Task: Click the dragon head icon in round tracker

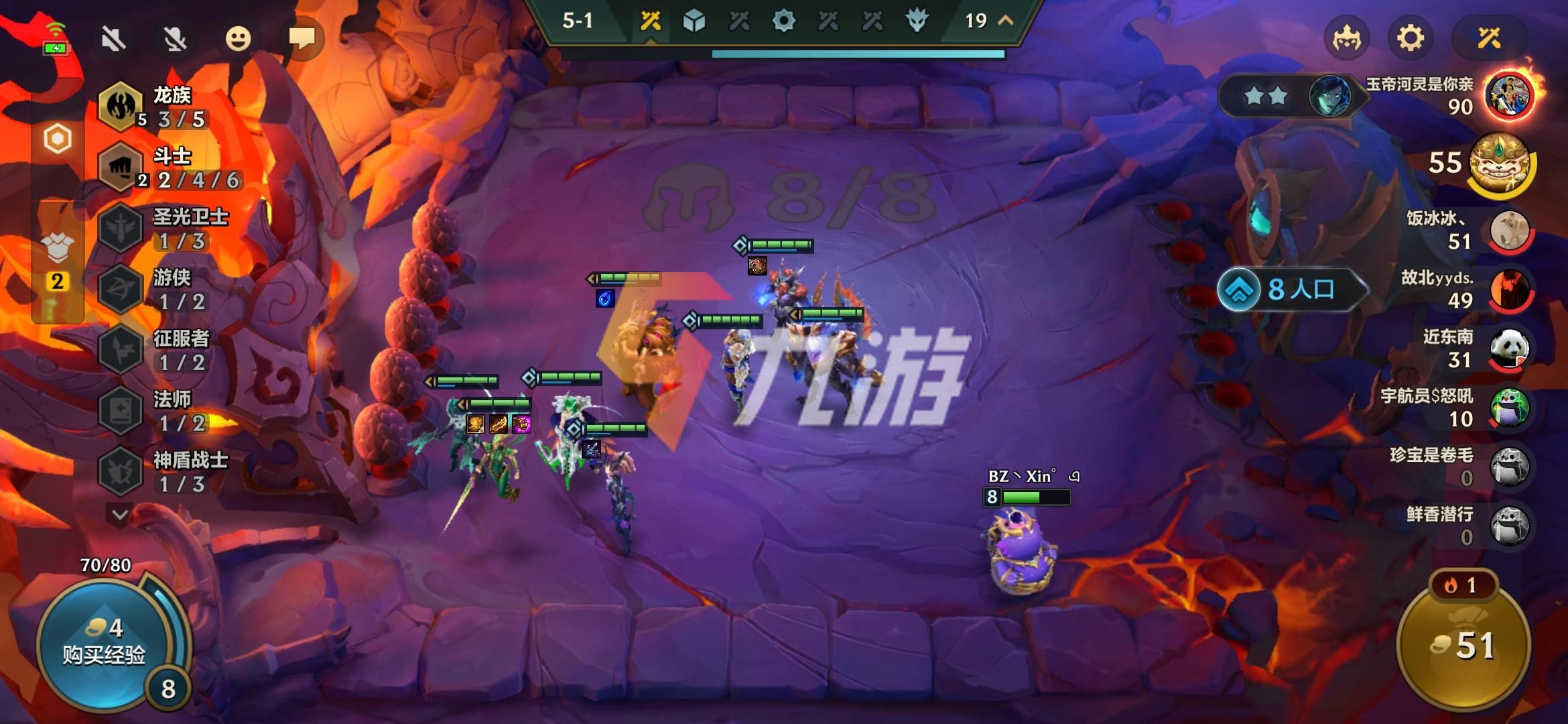Action: click(918, 21)
